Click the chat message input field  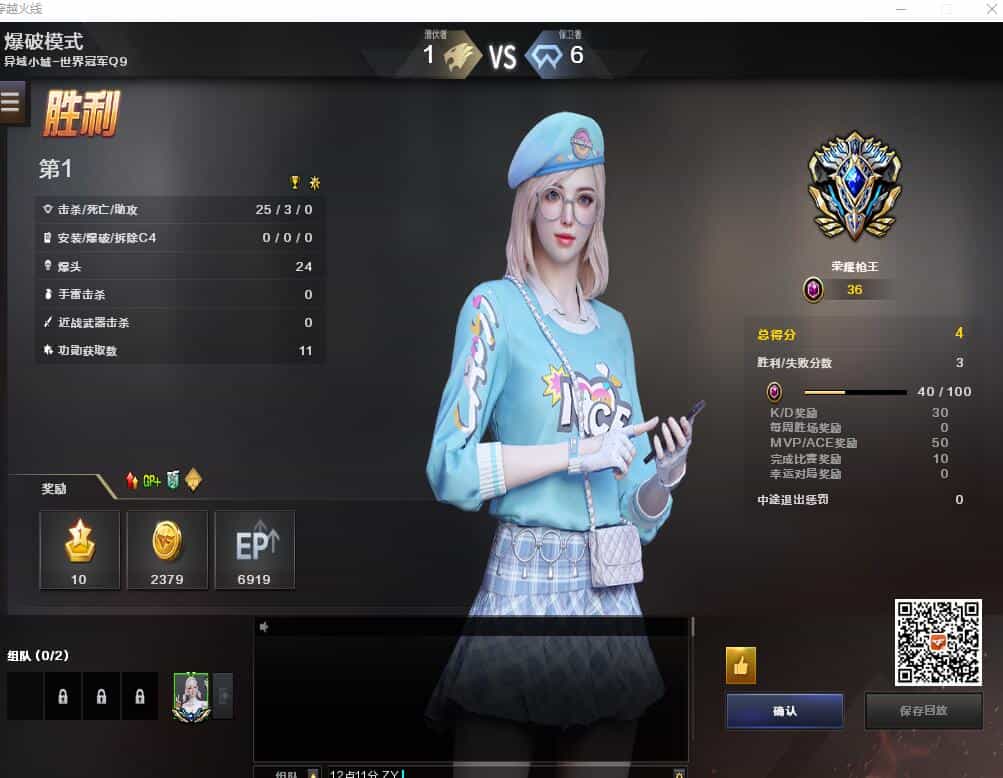(x=500, y=772)
